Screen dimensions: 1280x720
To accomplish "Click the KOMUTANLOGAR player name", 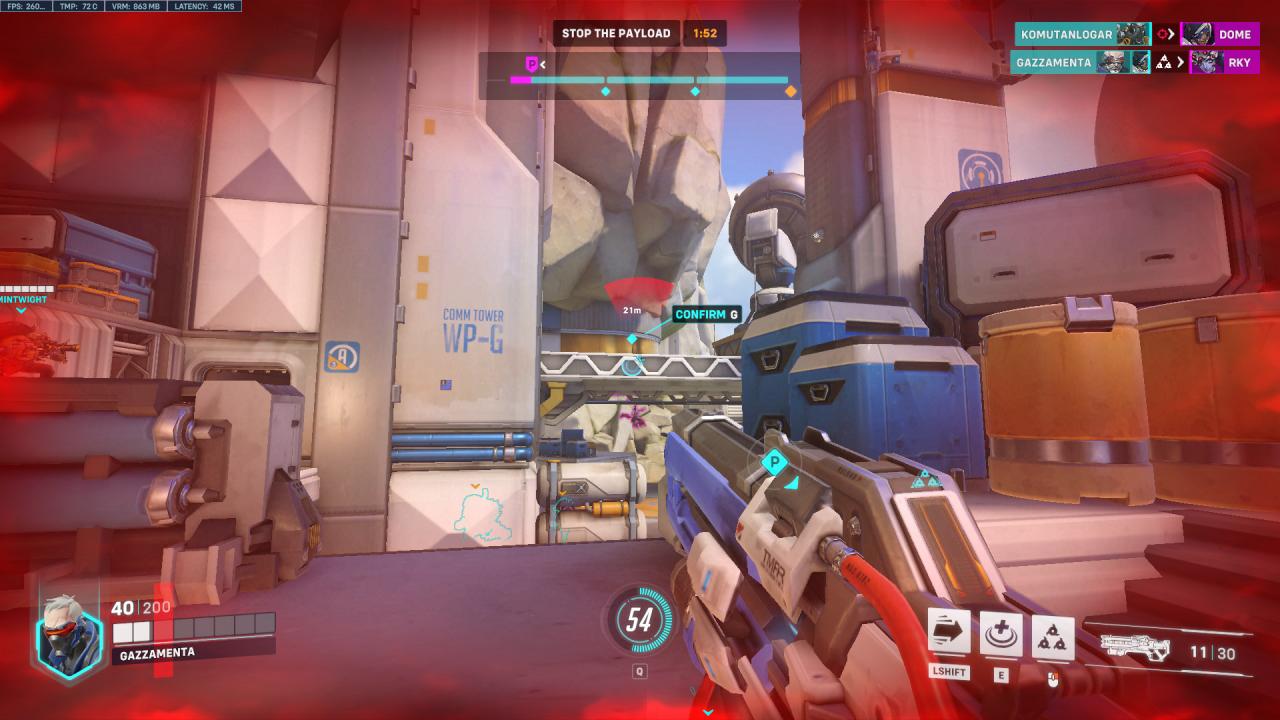I will tap(1065, 34).
